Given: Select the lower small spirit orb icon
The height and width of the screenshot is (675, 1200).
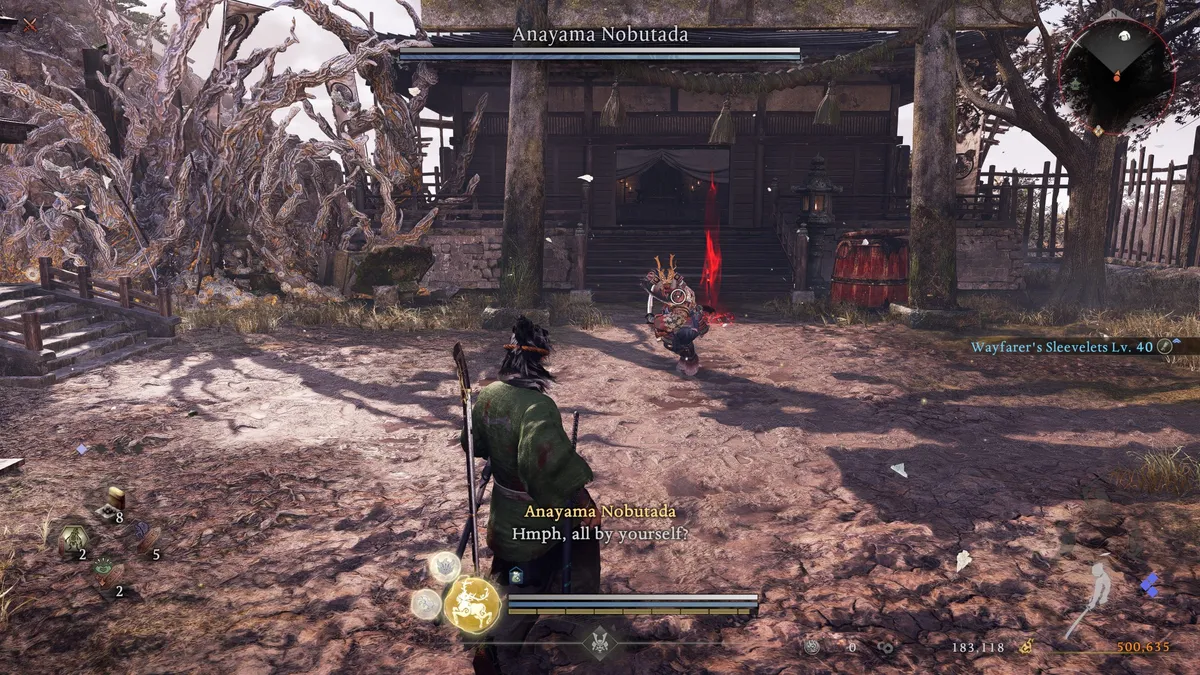Looking at the screenshot, I should coord(427,604).
